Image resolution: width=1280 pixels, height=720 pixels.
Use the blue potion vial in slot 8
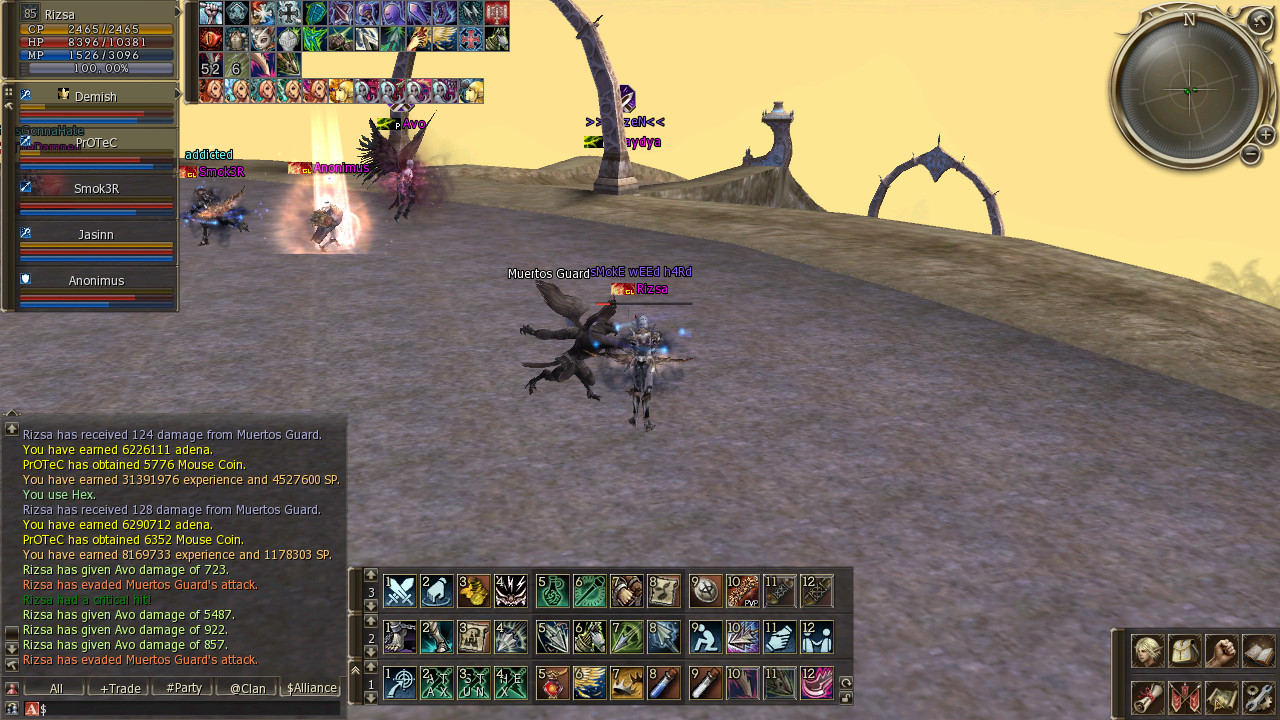(664, 683)
